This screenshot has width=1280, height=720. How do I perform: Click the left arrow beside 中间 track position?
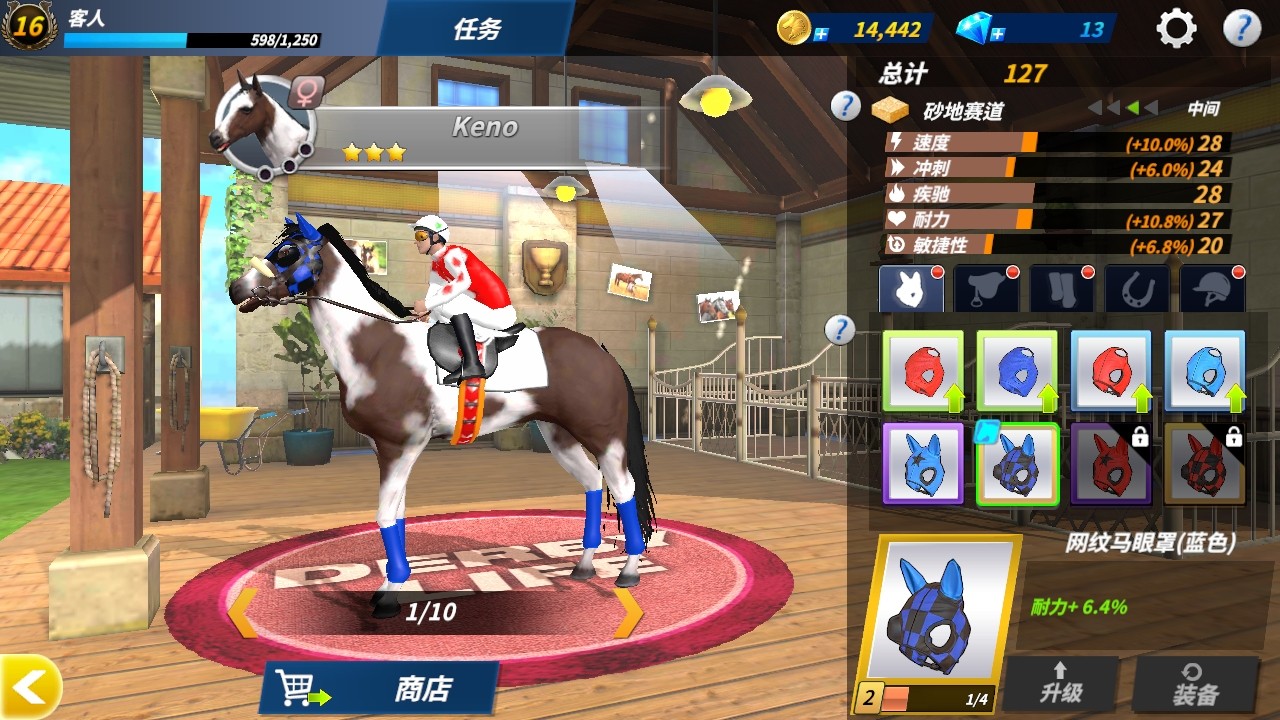pyautogui.click(x=1153, y=107)
